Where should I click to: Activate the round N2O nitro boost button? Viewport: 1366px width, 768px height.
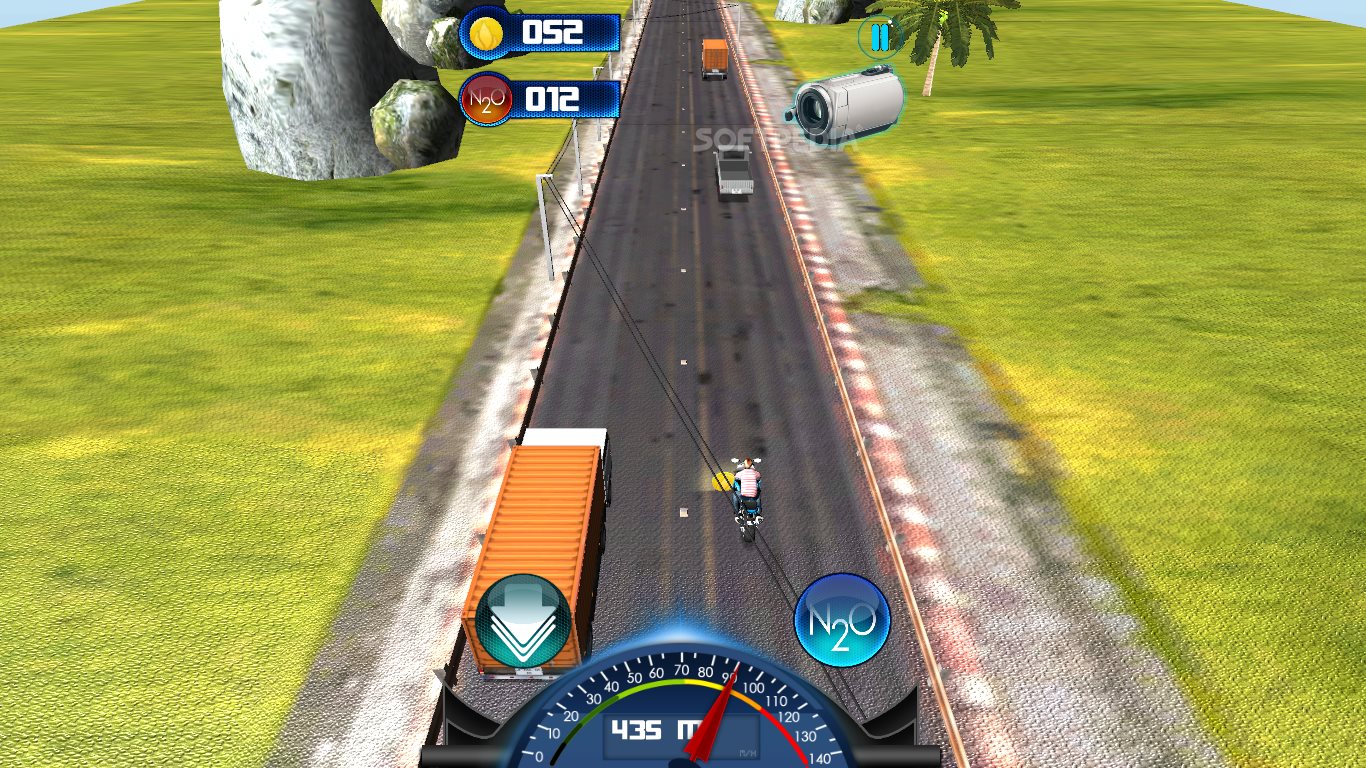(842, 620)
